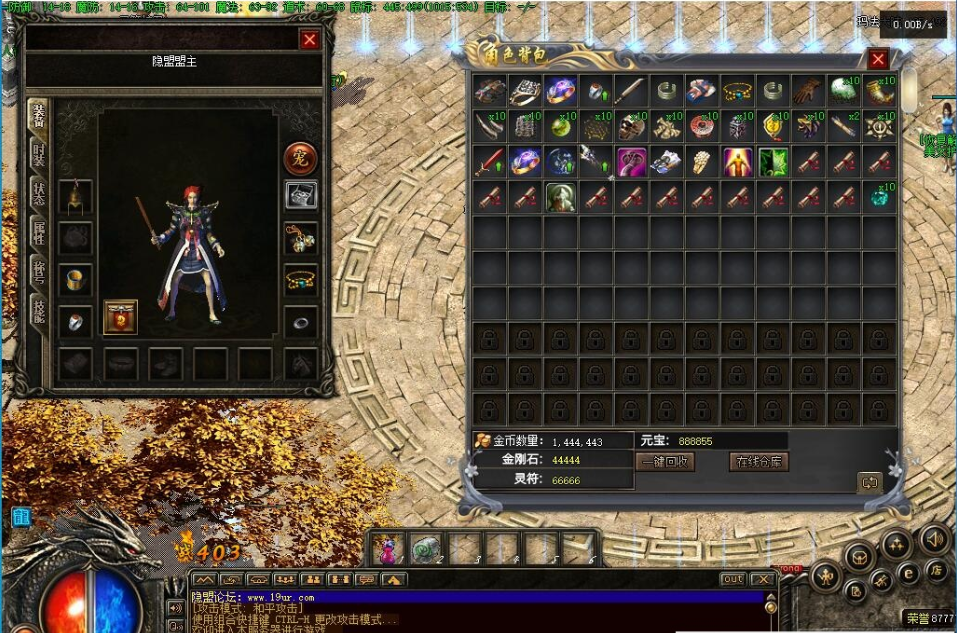The height and width of the screenshot is (633, 957).
Task: Click the inventory sort button at bottom-right corner
Action: coord(868,482)
